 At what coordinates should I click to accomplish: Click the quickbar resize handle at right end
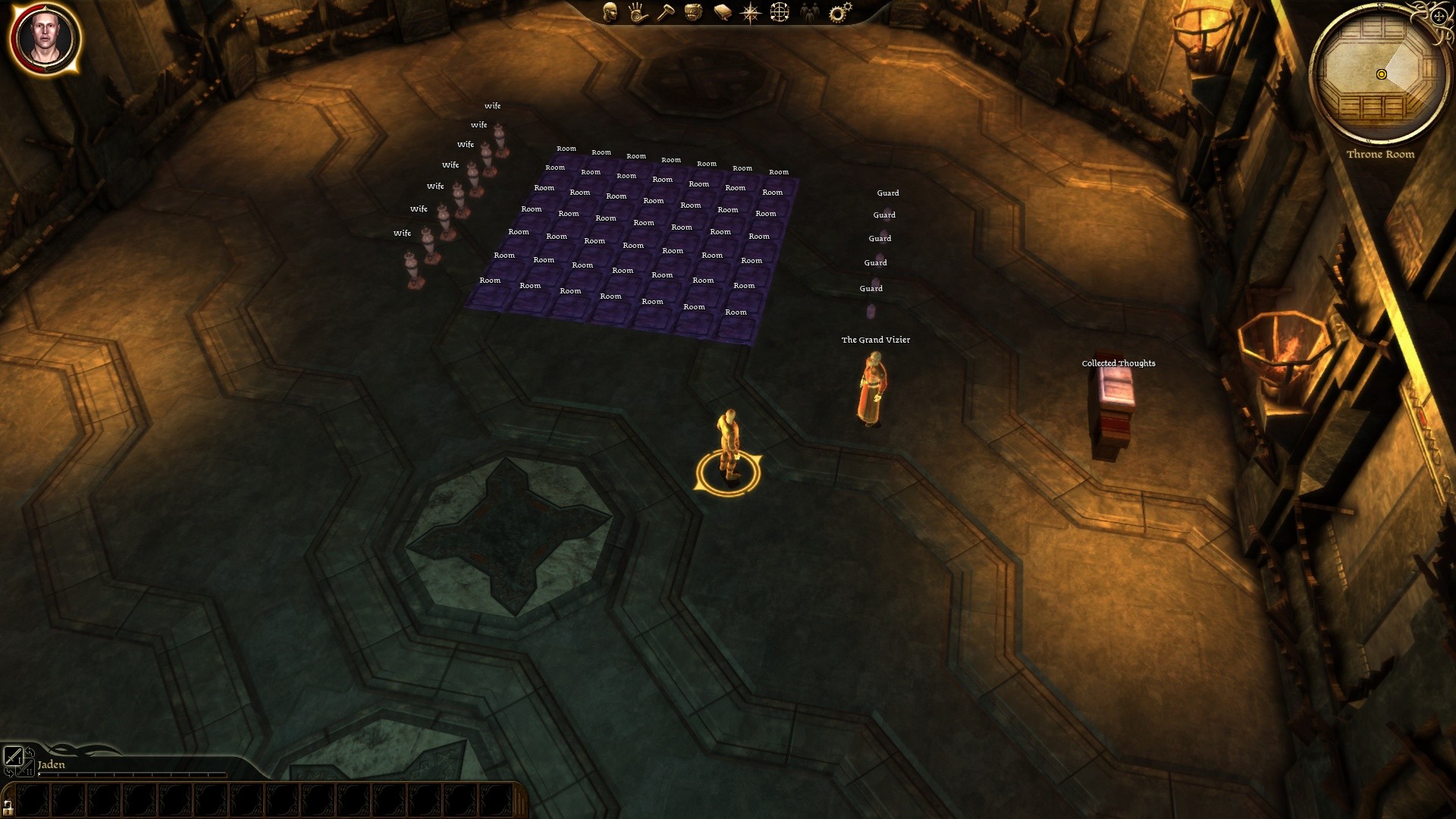click(520, 799)
